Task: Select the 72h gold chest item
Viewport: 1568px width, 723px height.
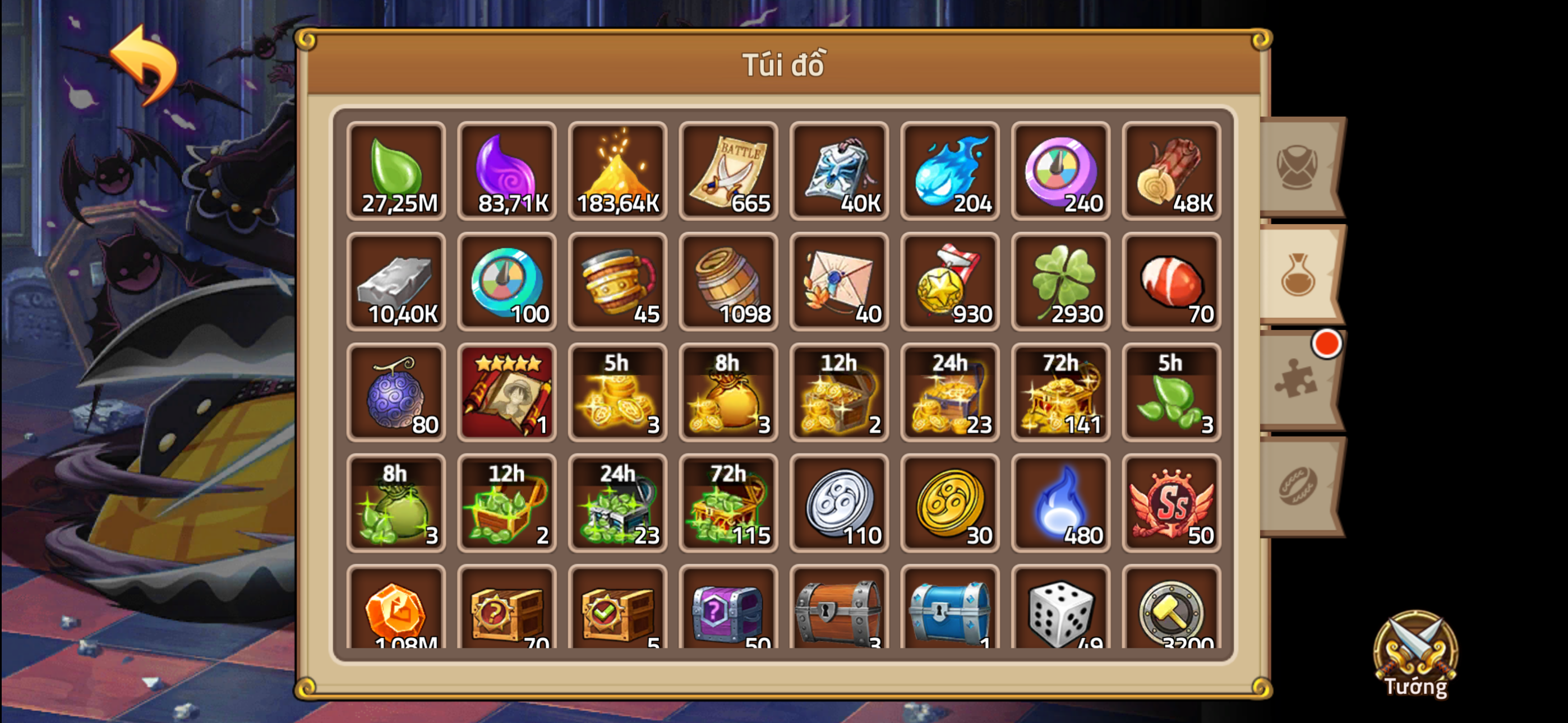Action: [1060, 392]
